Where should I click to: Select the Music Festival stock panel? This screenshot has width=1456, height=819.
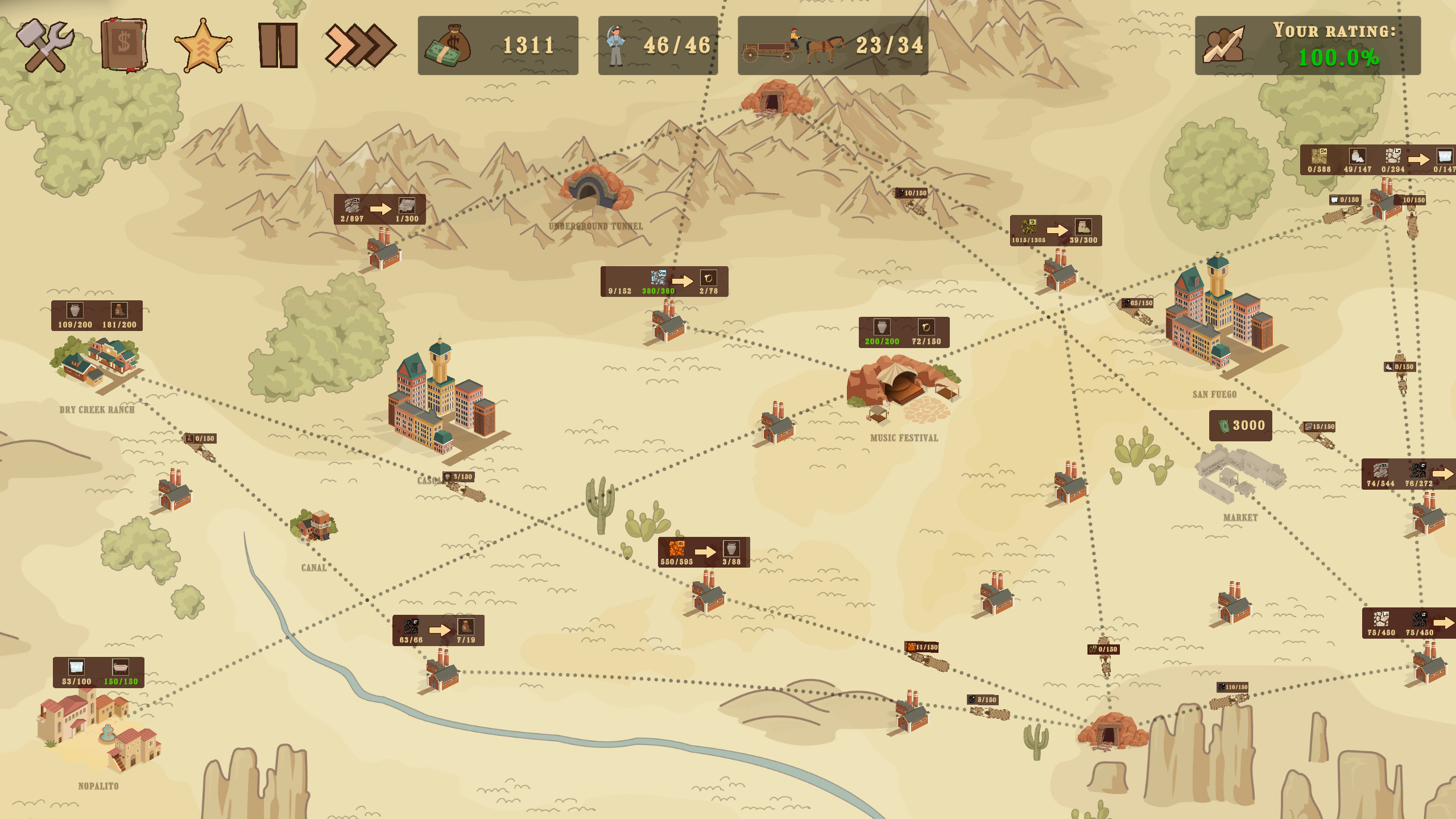903,332
